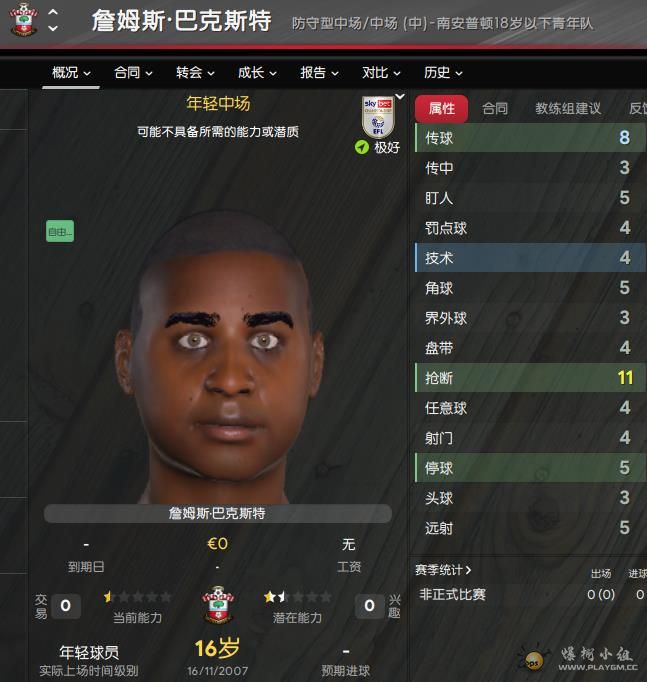Image resolution: width=647 pixels, height=682 pixels.
Task: Switch to the 属性 tab
Action: (x=441, y=109)
